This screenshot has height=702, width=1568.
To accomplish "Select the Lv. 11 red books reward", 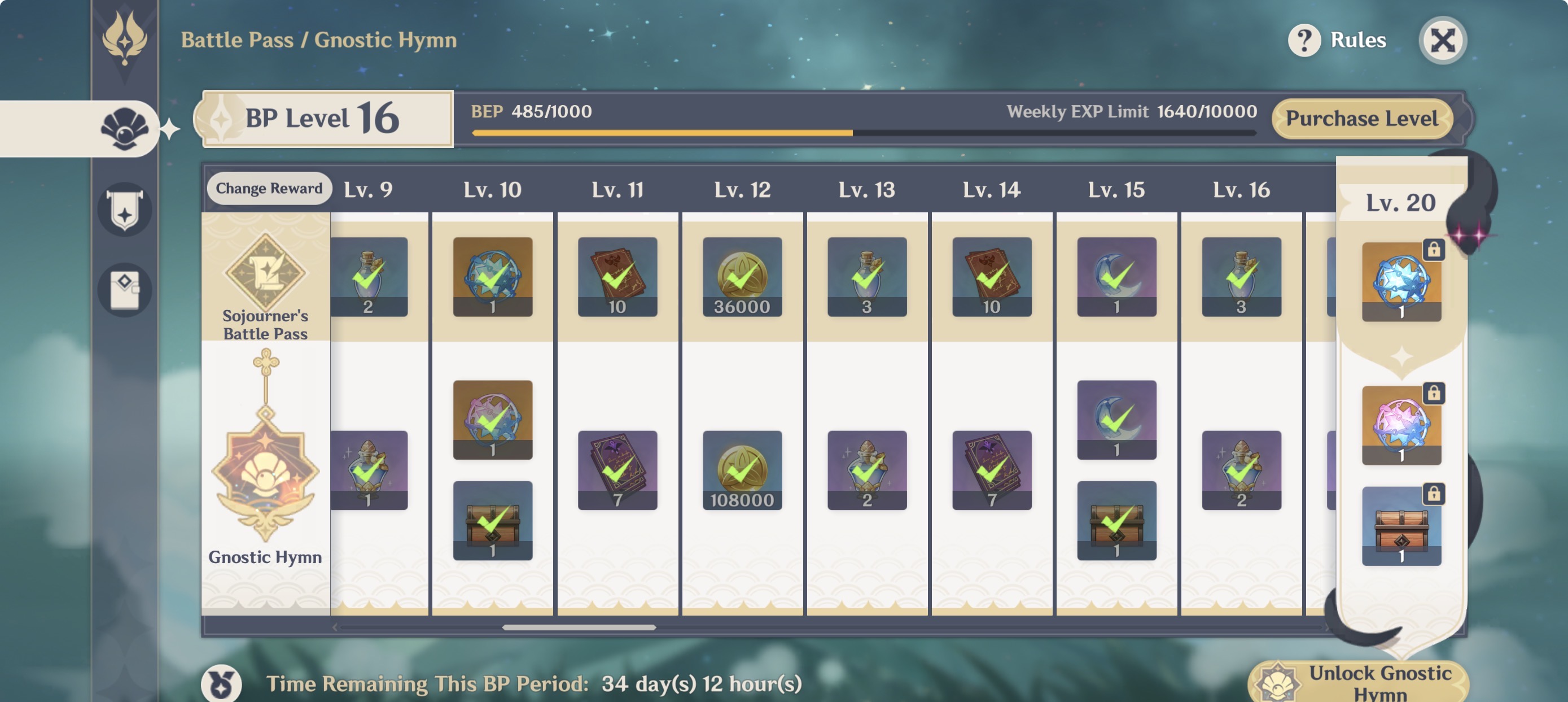I will click(x=617, y=277).
